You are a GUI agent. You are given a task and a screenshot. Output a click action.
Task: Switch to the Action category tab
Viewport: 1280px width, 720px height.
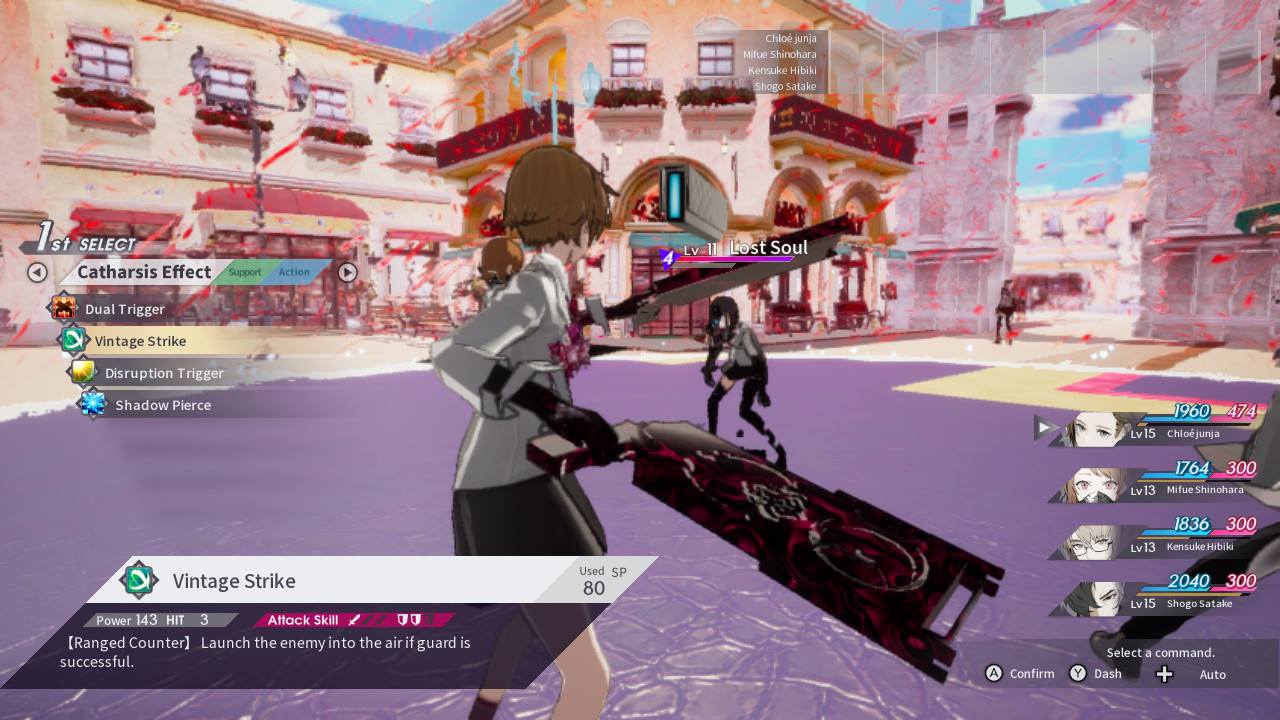(x=294, y=272)
